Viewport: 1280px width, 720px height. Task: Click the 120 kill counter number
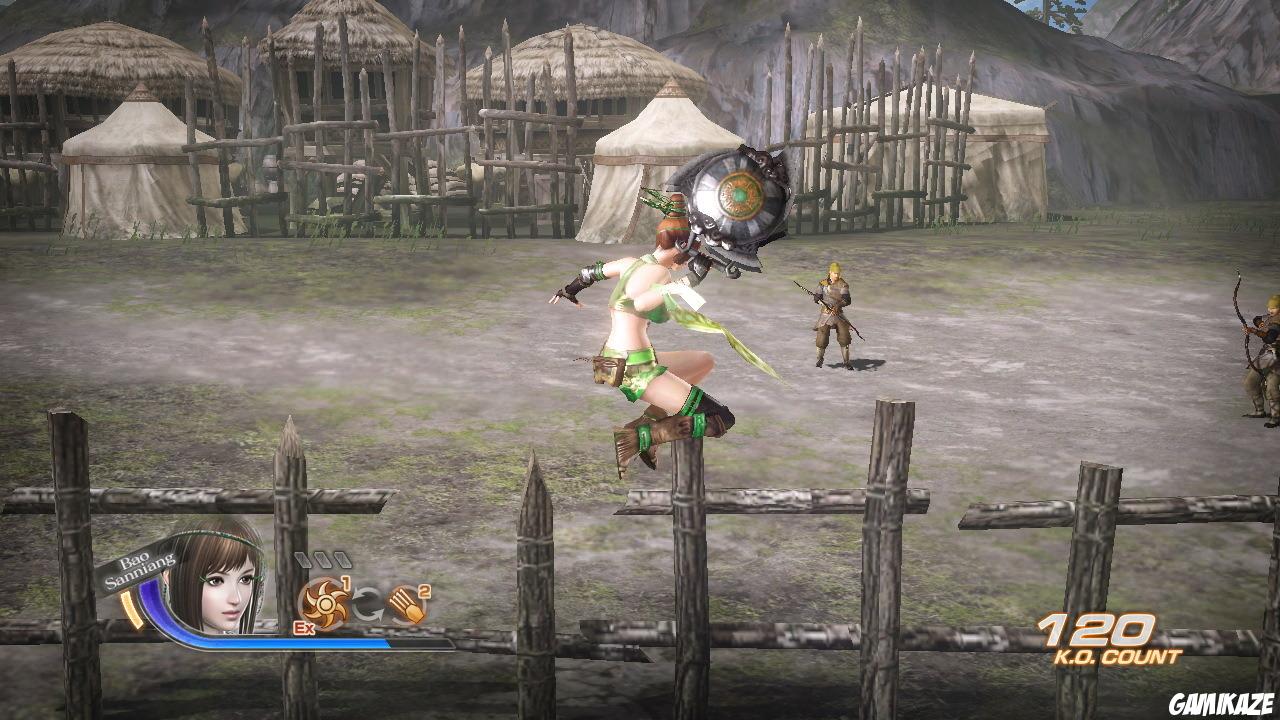click(1095, 630)
